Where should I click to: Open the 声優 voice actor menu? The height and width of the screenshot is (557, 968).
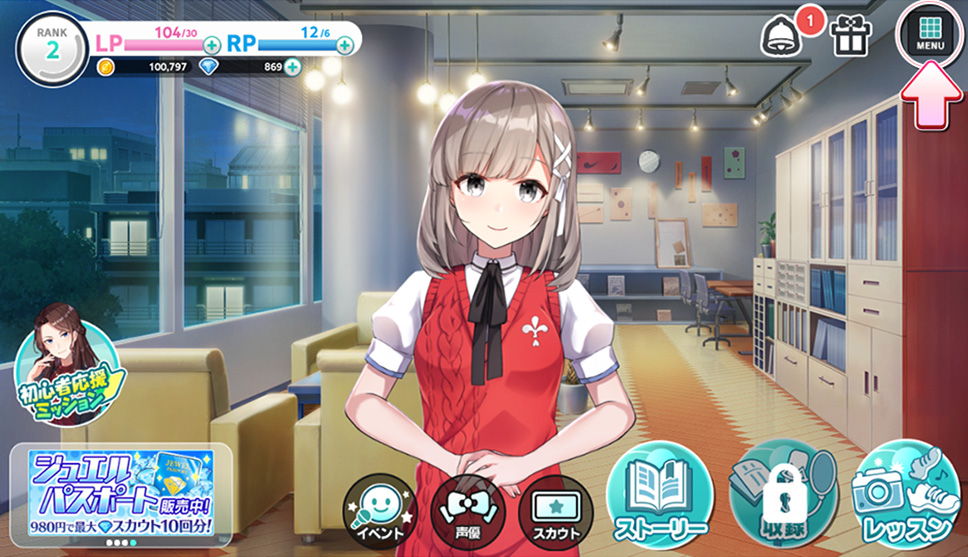462,507
